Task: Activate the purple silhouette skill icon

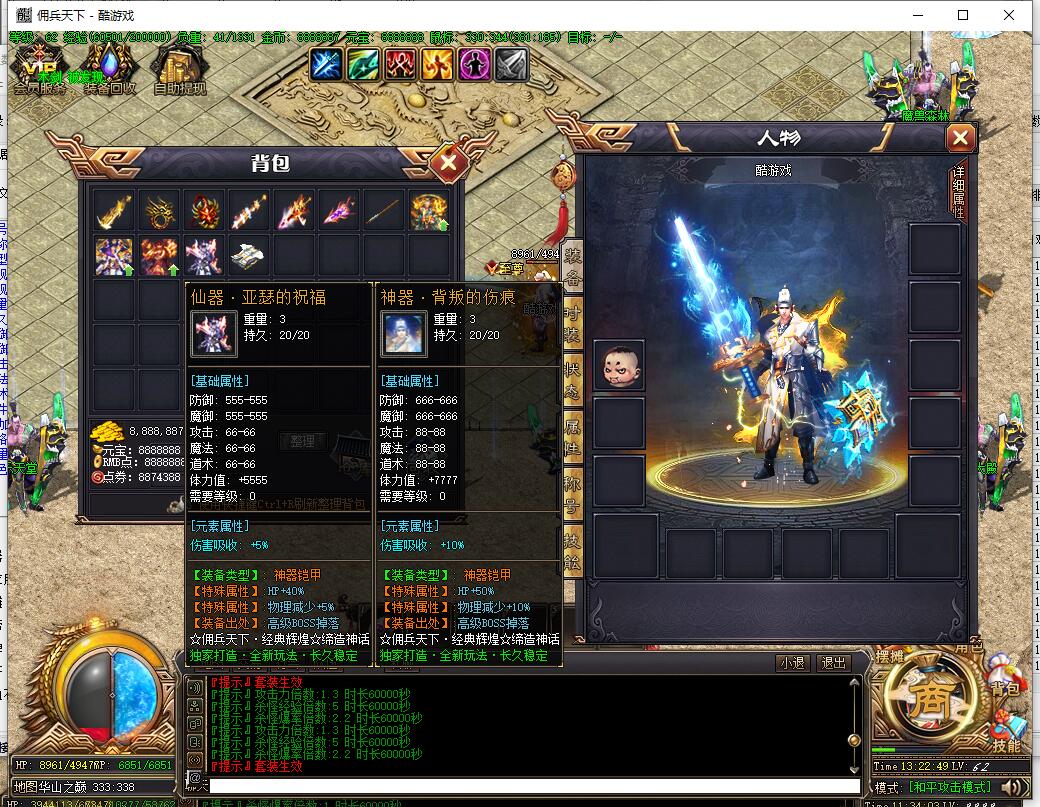Action: click(x=474, y=64)
